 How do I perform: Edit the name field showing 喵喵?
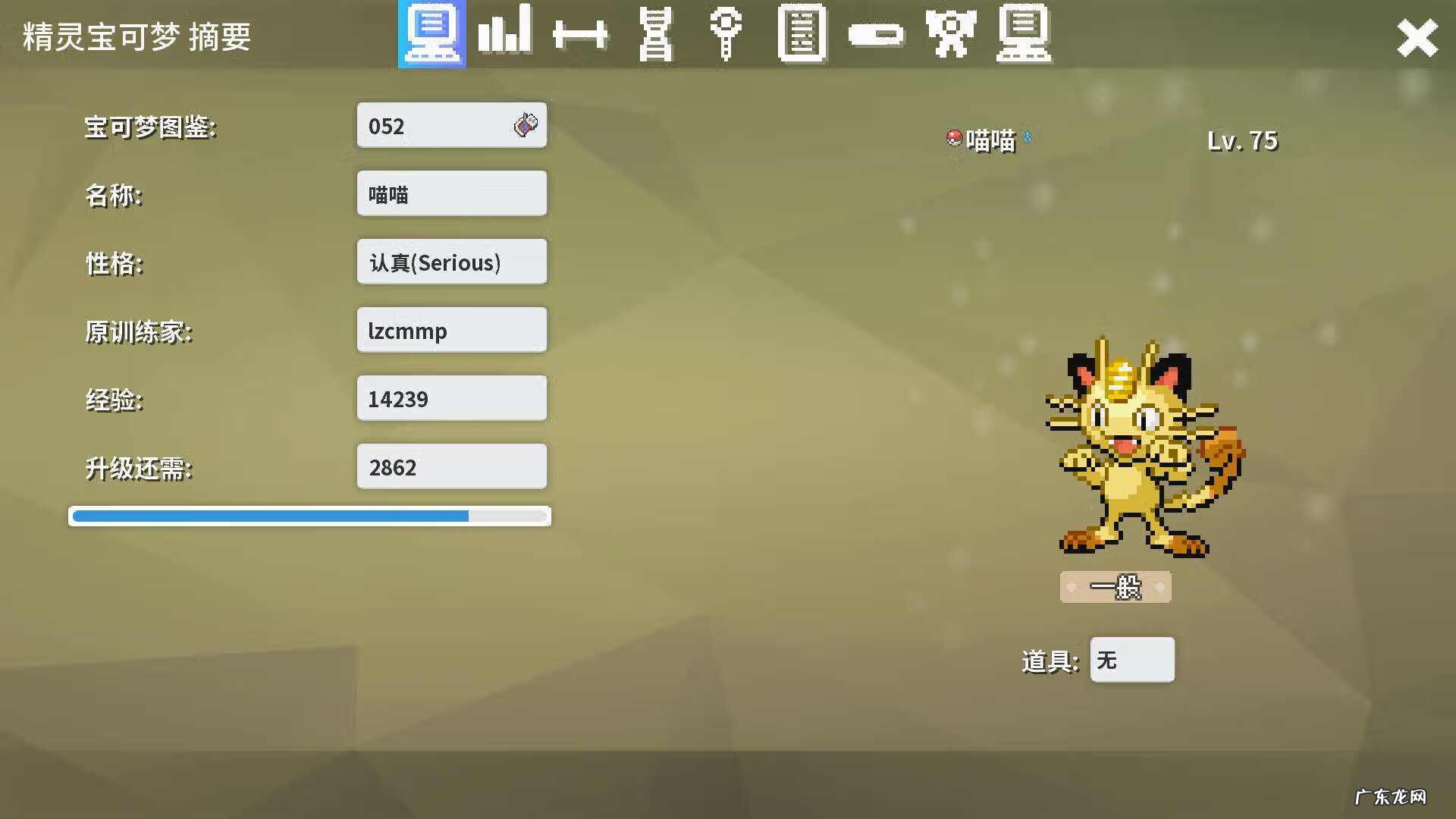[x=451, y=194]
